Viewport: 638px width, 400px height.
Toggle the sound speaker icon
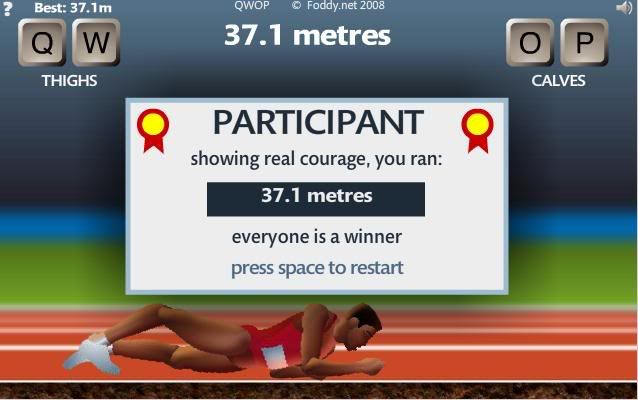pyautogui.click(x=625, y=7)
